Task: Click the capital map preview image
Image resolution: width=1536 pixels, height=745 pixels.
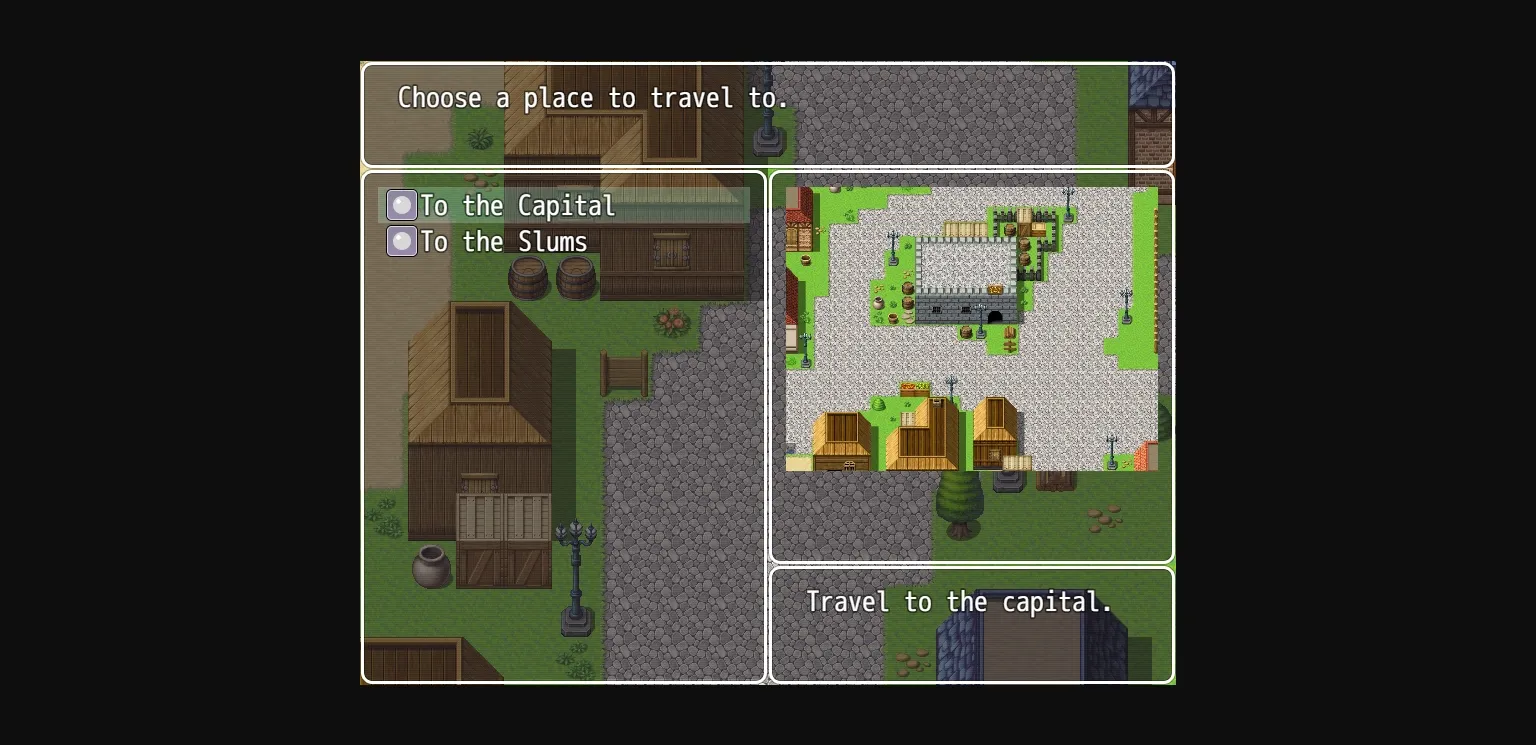Action: 971,328
